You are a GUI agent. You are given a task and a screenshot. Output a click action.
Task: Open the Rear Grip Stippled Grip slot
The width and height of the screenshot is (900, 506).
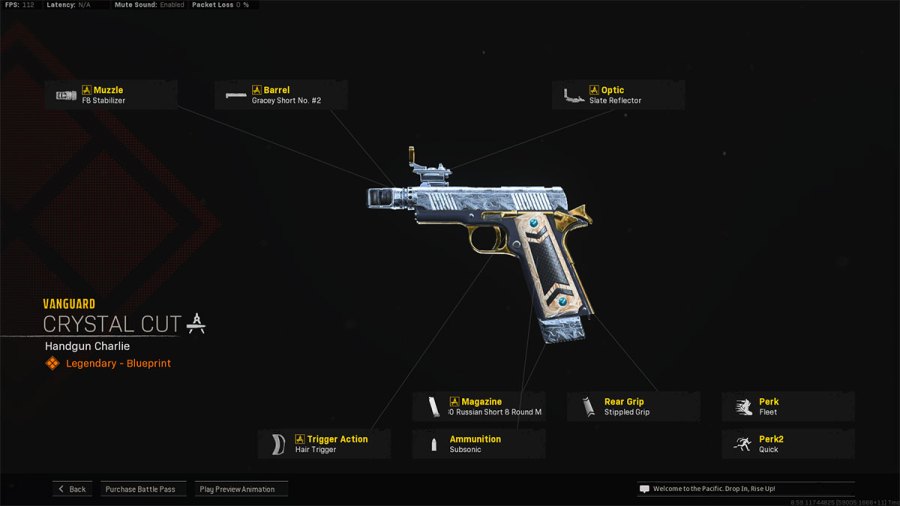point(633,406)
